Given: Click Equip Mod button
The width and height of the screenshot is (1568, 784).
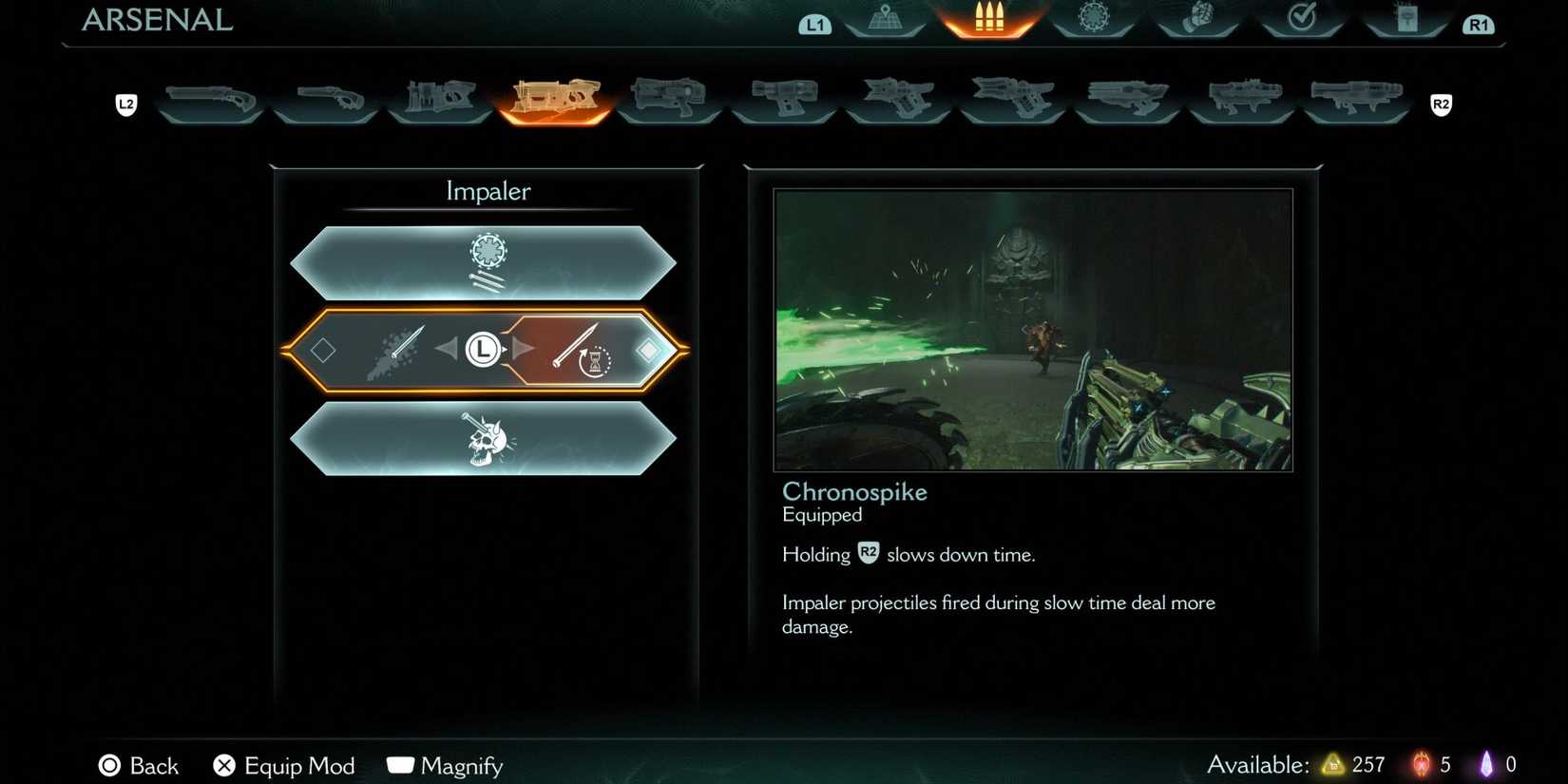Looking at the screenshot, I should (282, 765).
